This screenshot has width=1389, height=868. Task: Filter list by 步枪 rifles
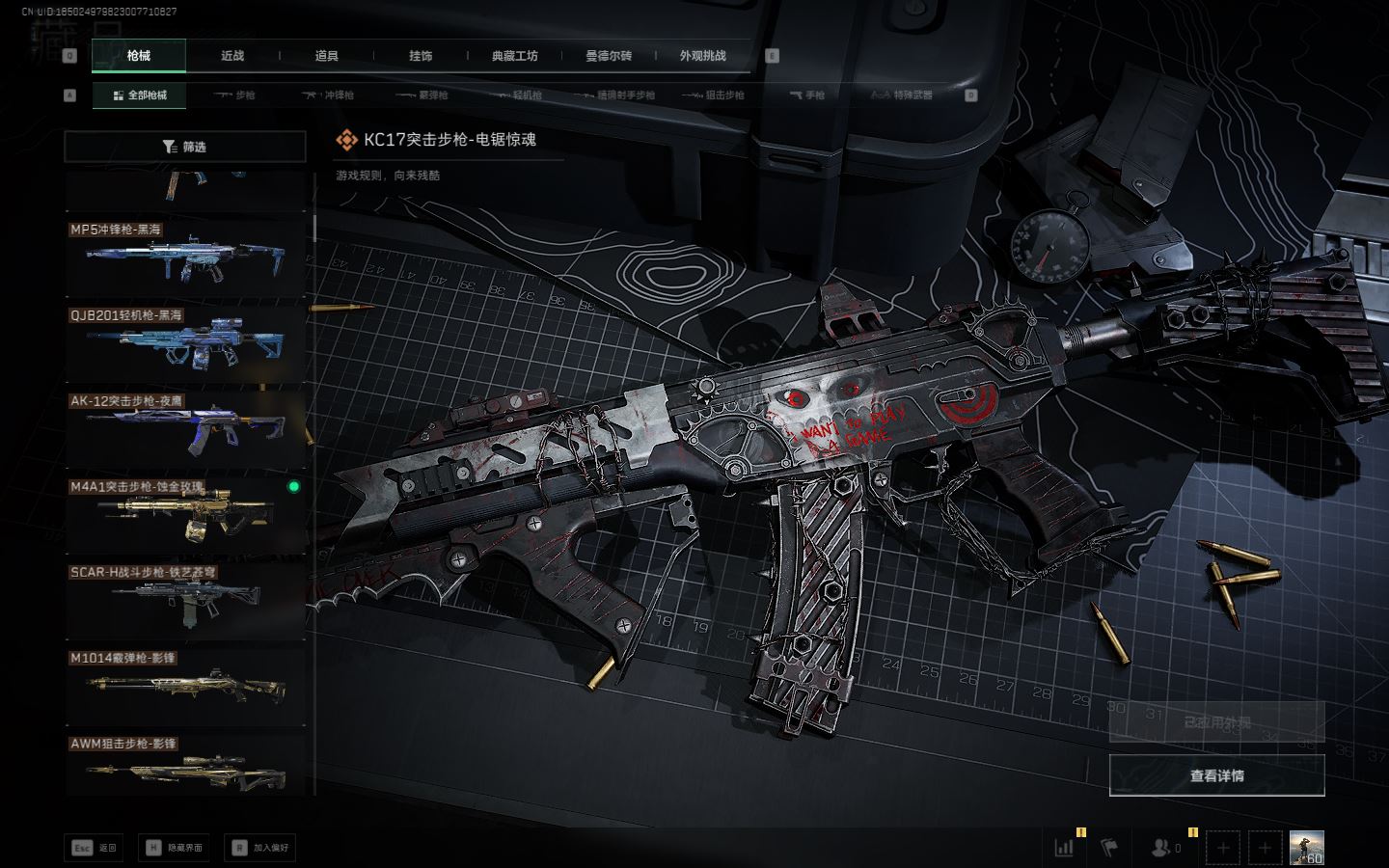coord(235,95)
